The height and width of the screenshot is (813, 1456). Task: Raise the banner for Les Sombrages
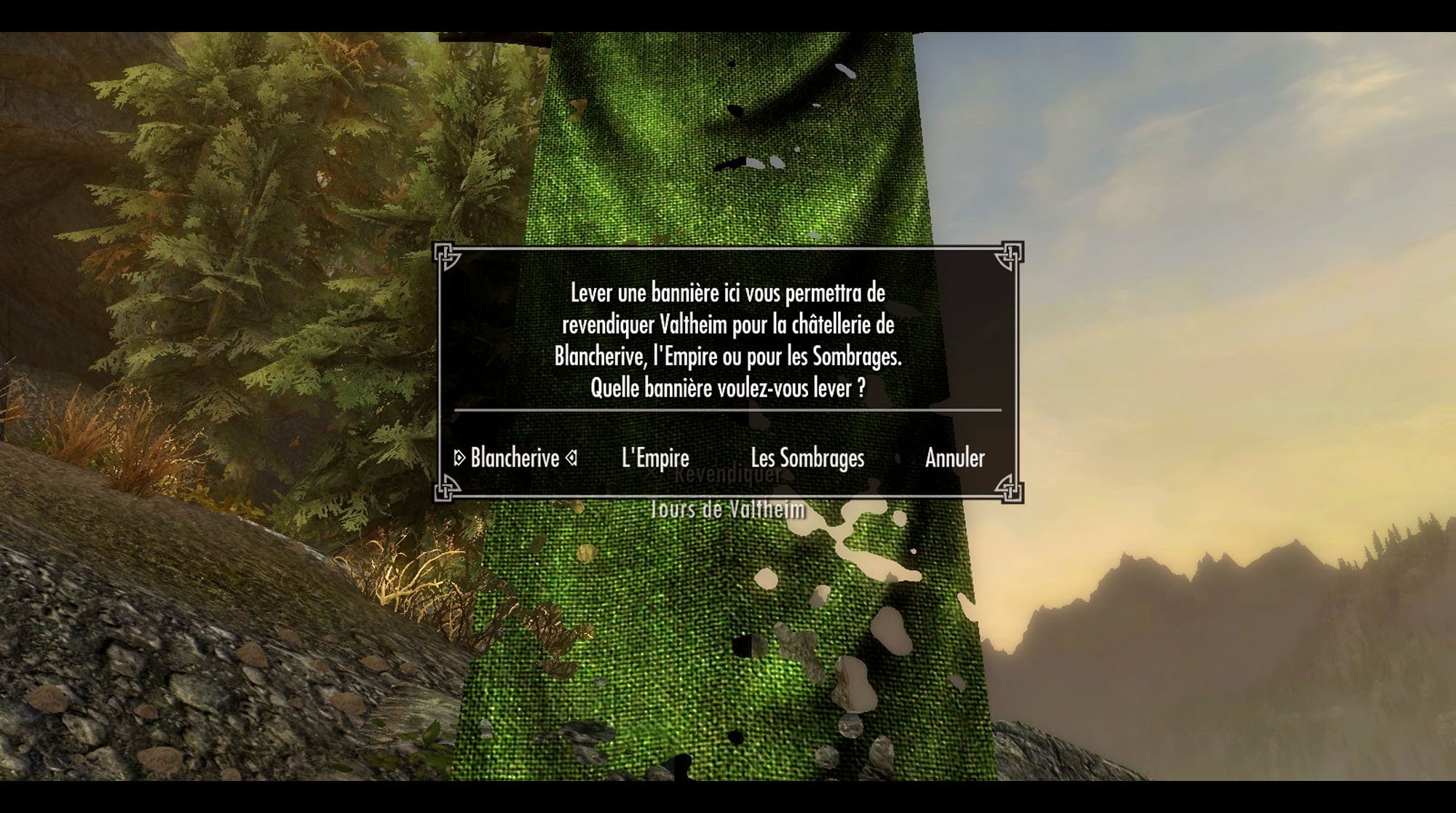[x=807, y=458]
